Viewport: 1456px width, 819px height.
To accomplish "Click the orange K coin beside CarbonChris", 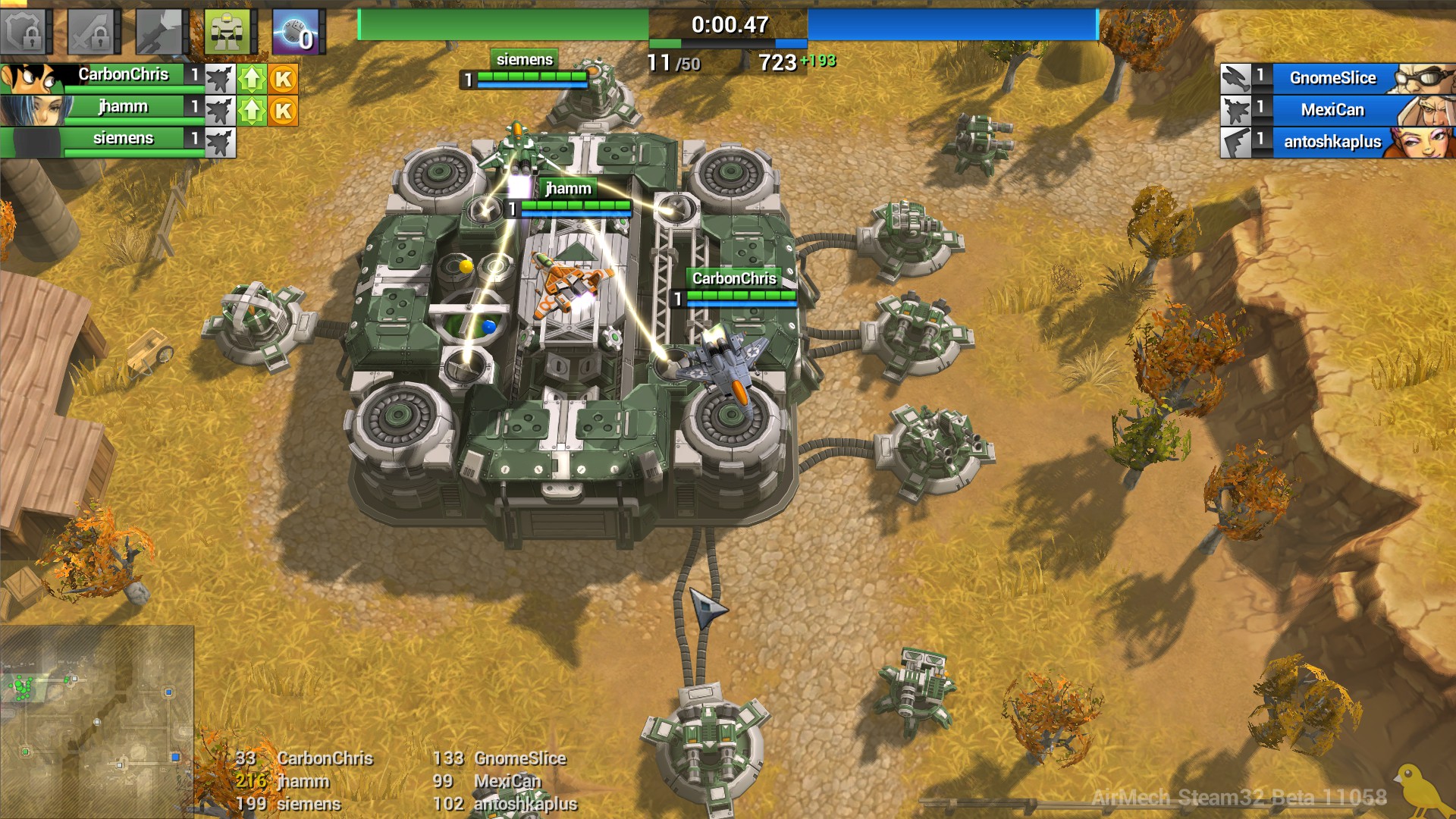I will tap(284, 79).
